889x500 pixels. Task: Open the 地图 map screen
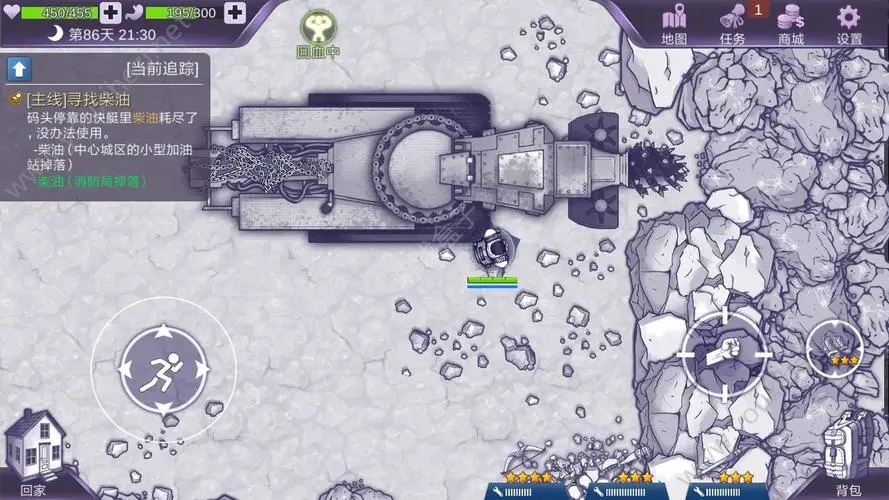(x=675, y=24)
